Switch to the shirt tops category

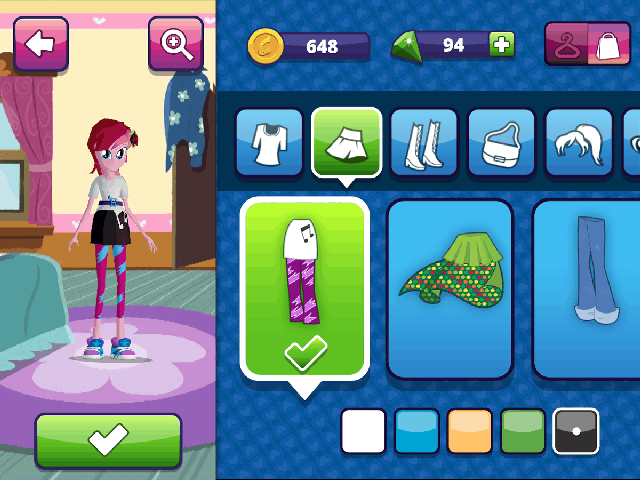(269, 142)
